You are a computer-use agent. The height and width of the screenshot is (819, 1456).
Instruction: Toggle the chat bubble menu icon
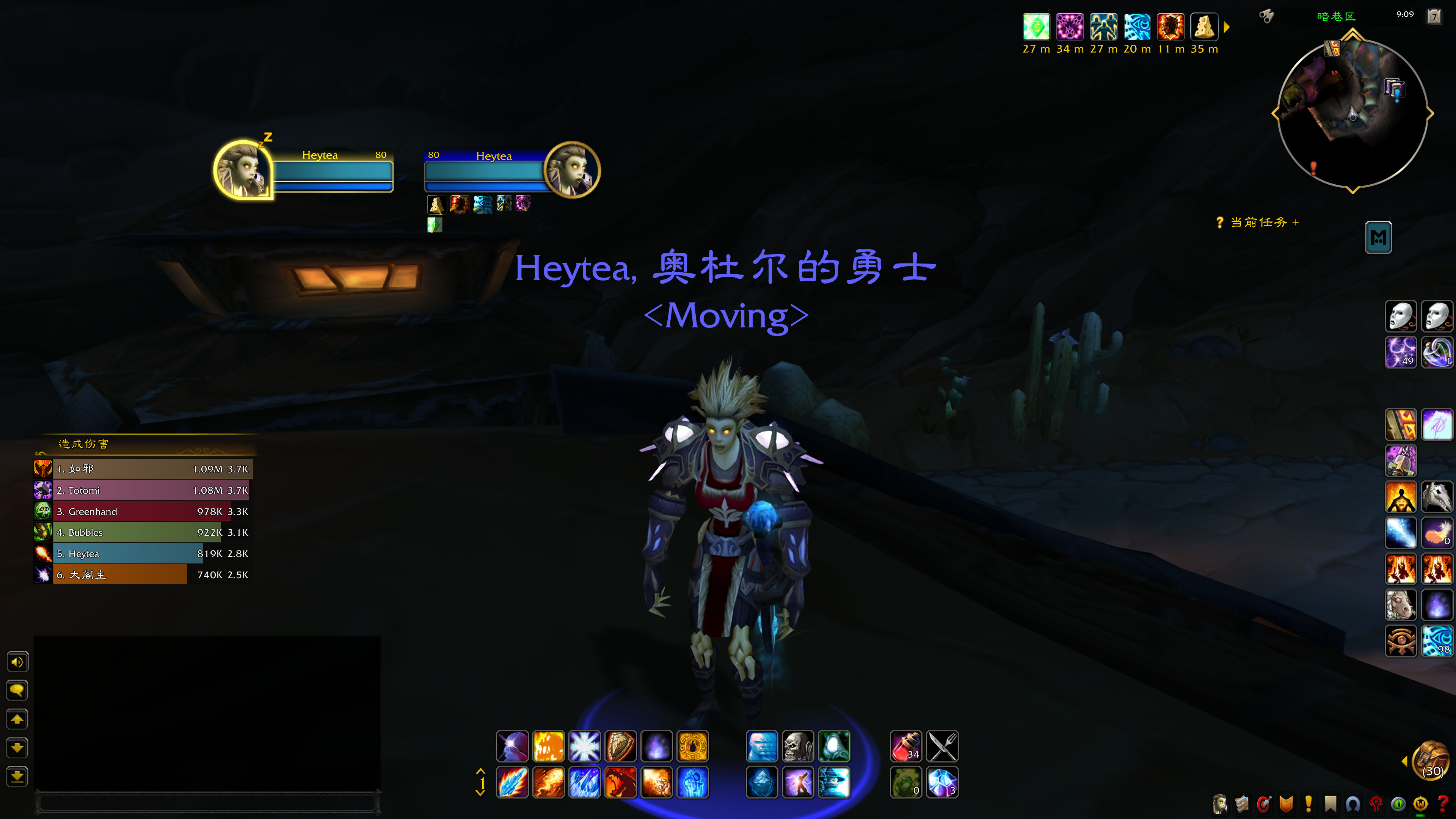(x=17, y=690)
